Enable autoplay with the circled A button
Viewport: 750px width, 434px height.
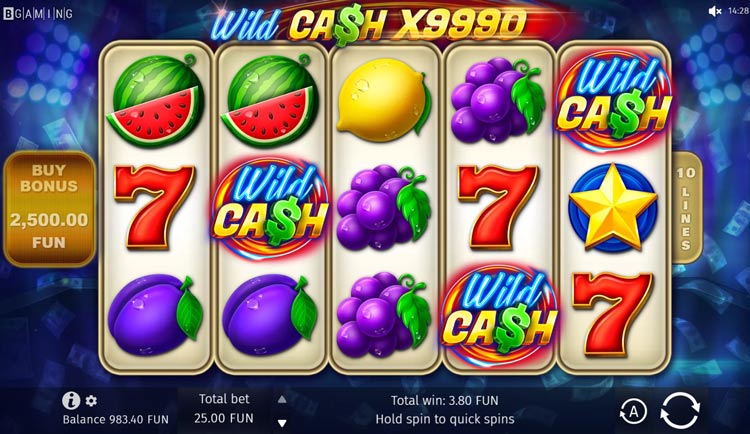tap(632, 410)
